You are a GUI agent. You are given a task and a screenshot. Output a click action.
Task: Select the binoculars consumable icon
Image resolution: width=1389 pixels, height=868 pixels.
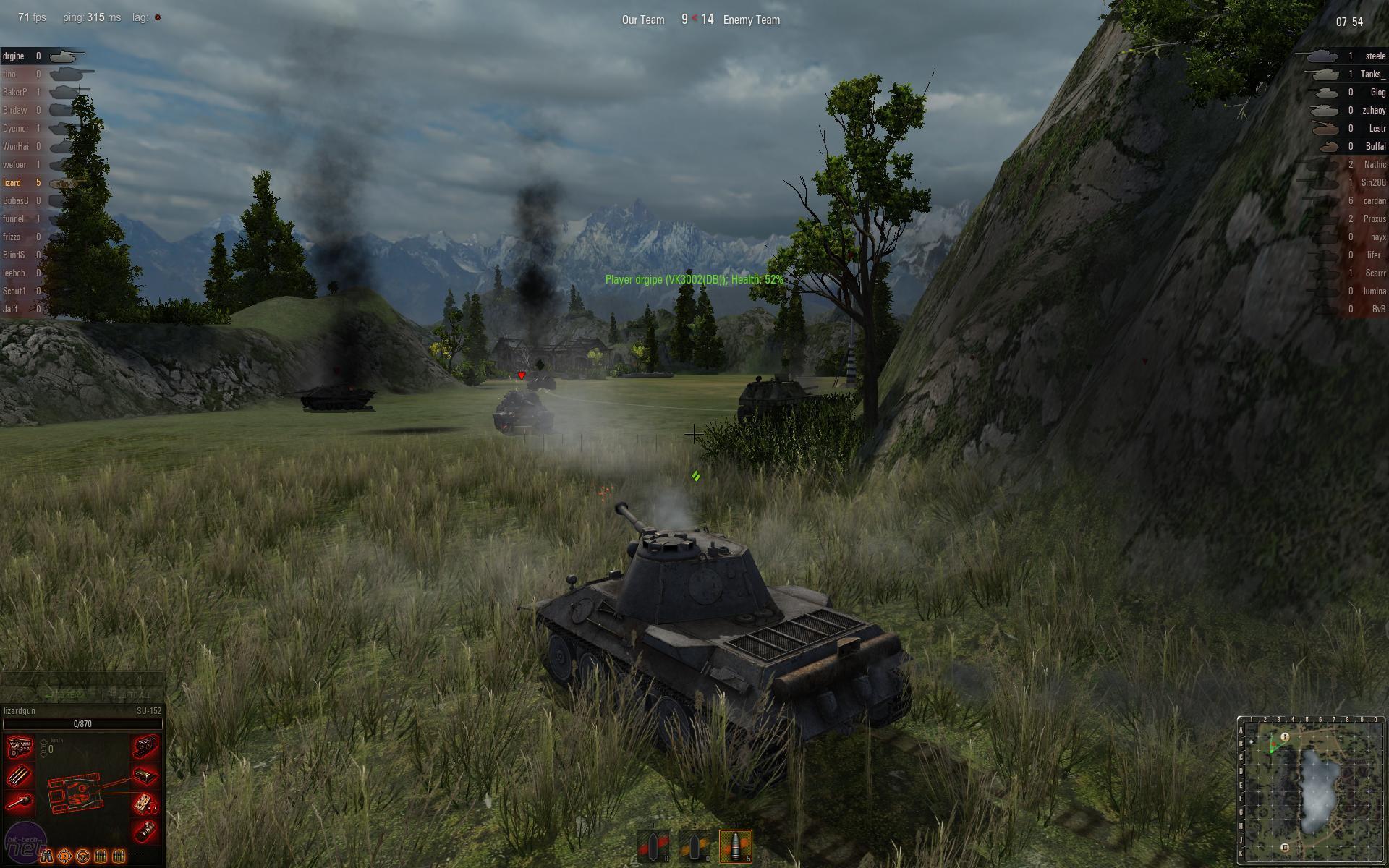tap(48, 856)
